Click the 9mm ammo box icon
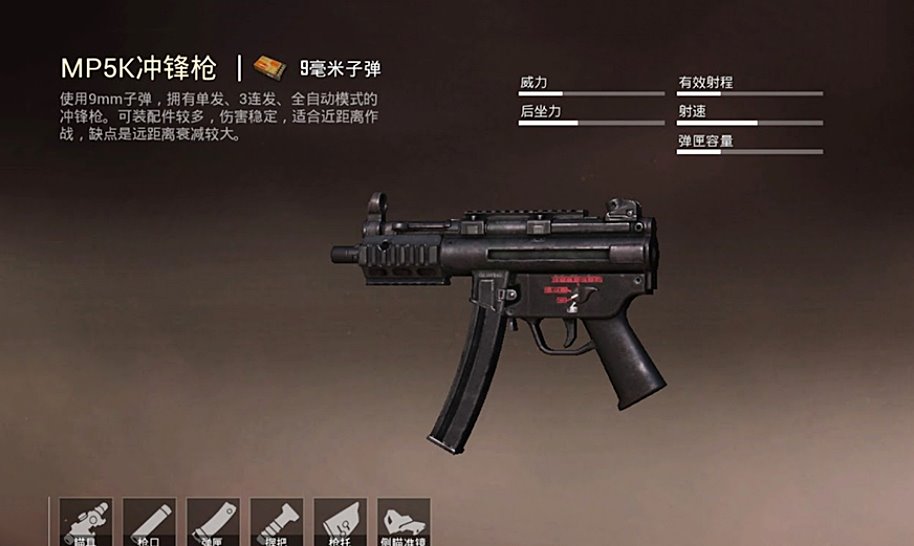The width and height of the screenshot is (914, 546). [x=270, y=68]
